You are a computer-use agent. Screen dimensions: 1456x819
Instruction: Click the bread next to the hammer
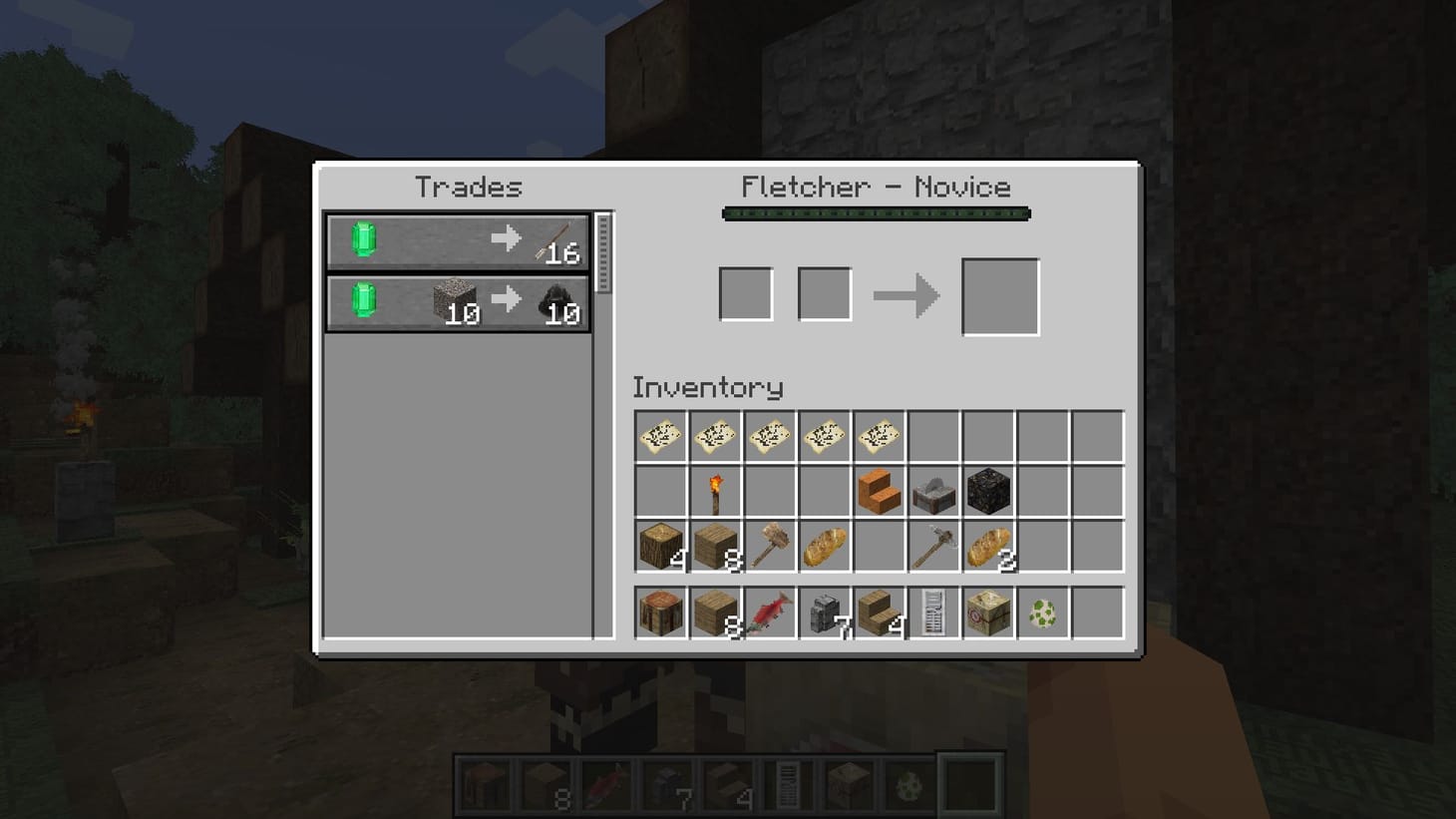click(x=824, y=546)
